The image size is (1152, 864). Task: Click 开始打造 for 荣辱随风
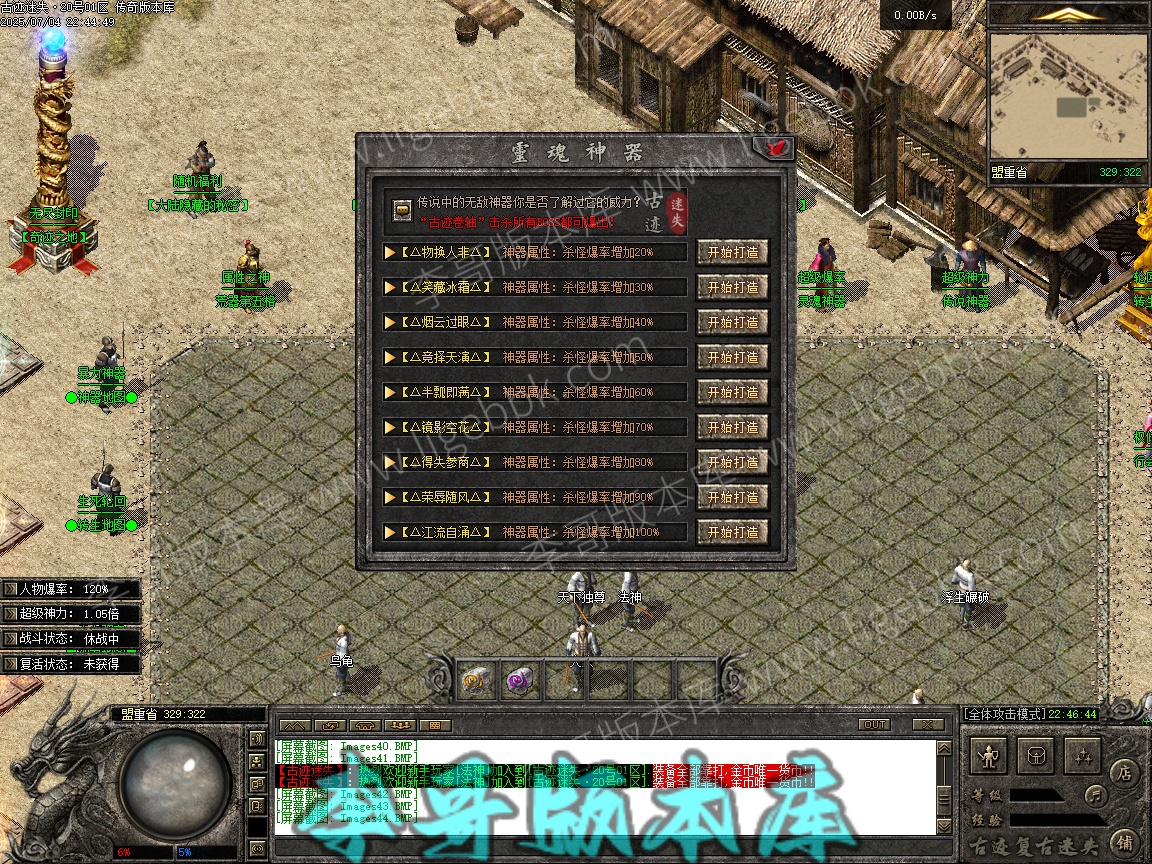732,497
